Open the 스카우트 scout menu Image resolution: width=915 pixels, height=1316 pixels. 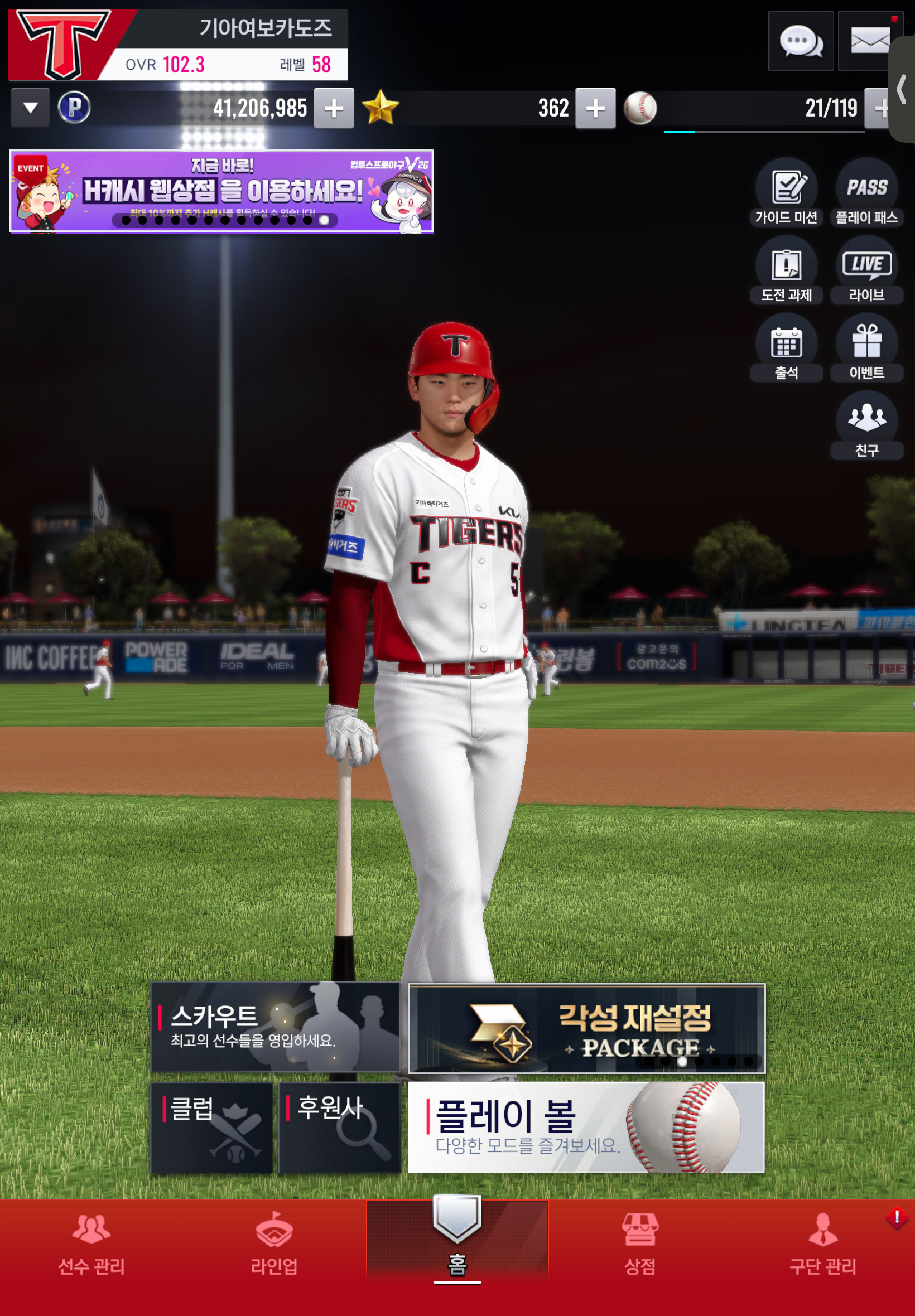(275, 1027)
